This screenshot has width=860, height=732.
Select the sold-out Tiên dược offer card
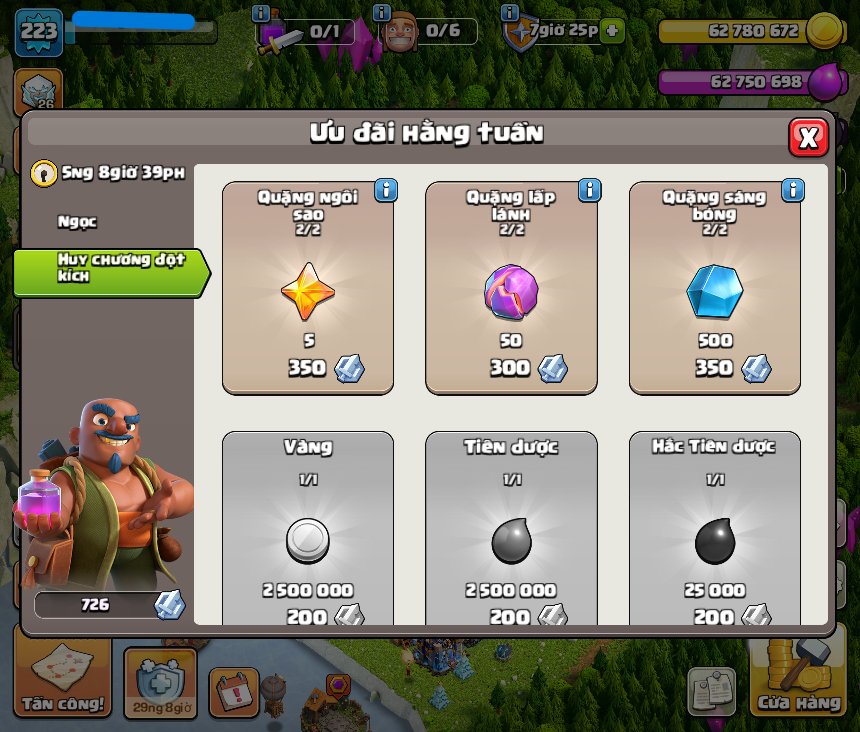(511, 530)
